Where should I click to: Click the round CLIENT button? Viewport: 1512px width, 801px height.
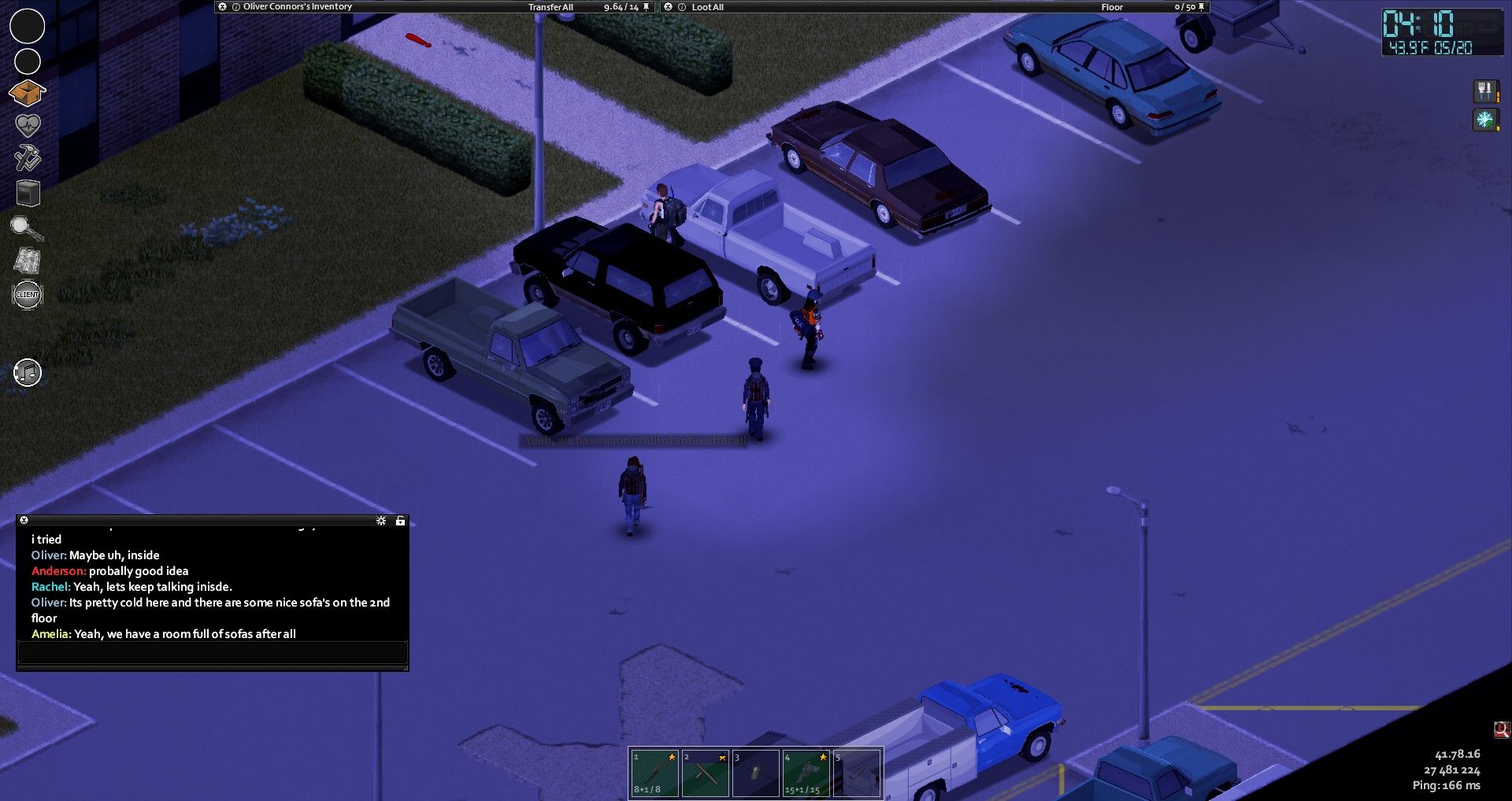pos(28,295)
